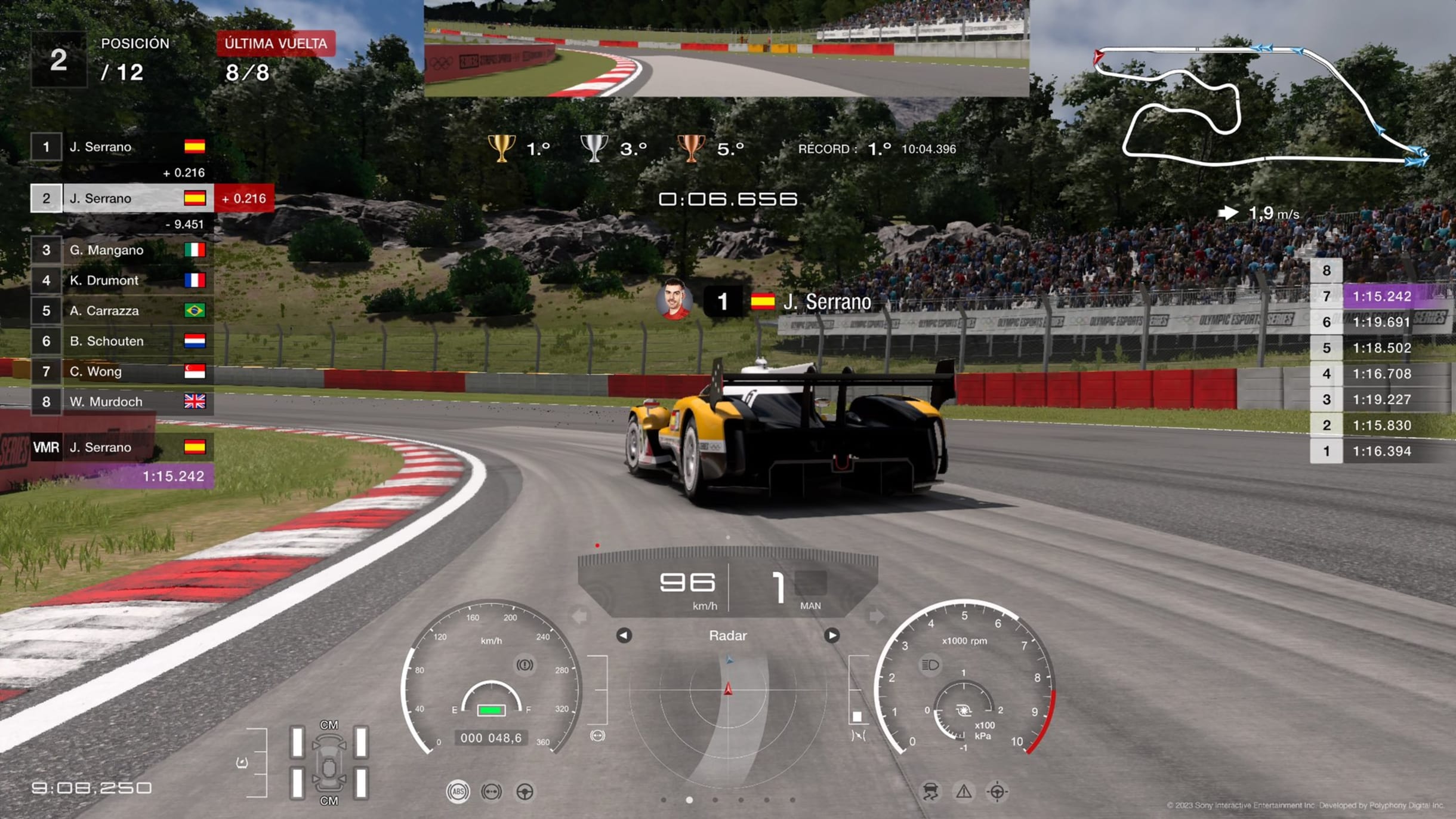
Task: Click the tire wear indicator diagram
Action: [x=329, y=762]
